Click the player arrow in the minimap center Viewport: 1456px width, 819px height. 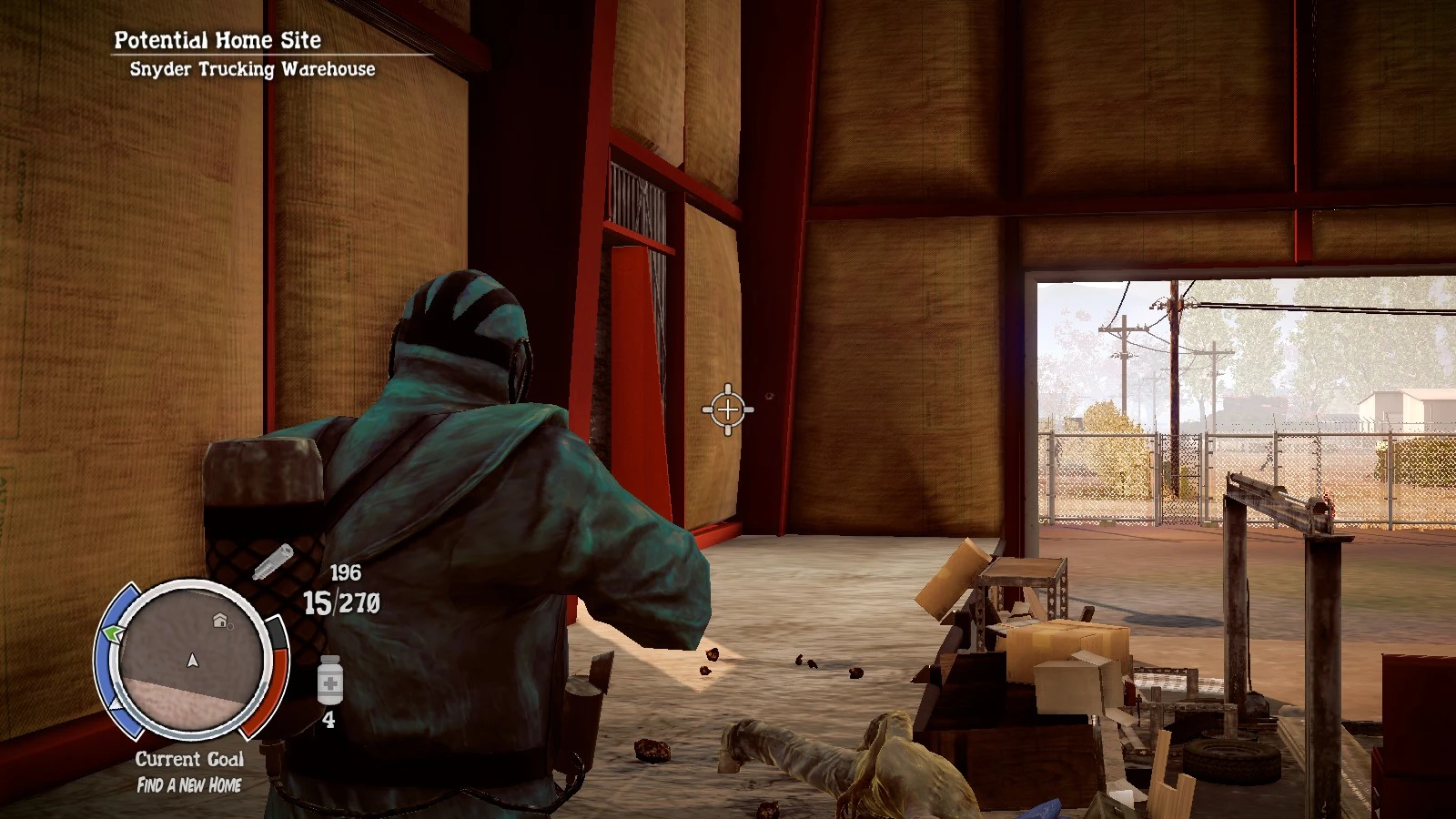(x=193, y=662)
